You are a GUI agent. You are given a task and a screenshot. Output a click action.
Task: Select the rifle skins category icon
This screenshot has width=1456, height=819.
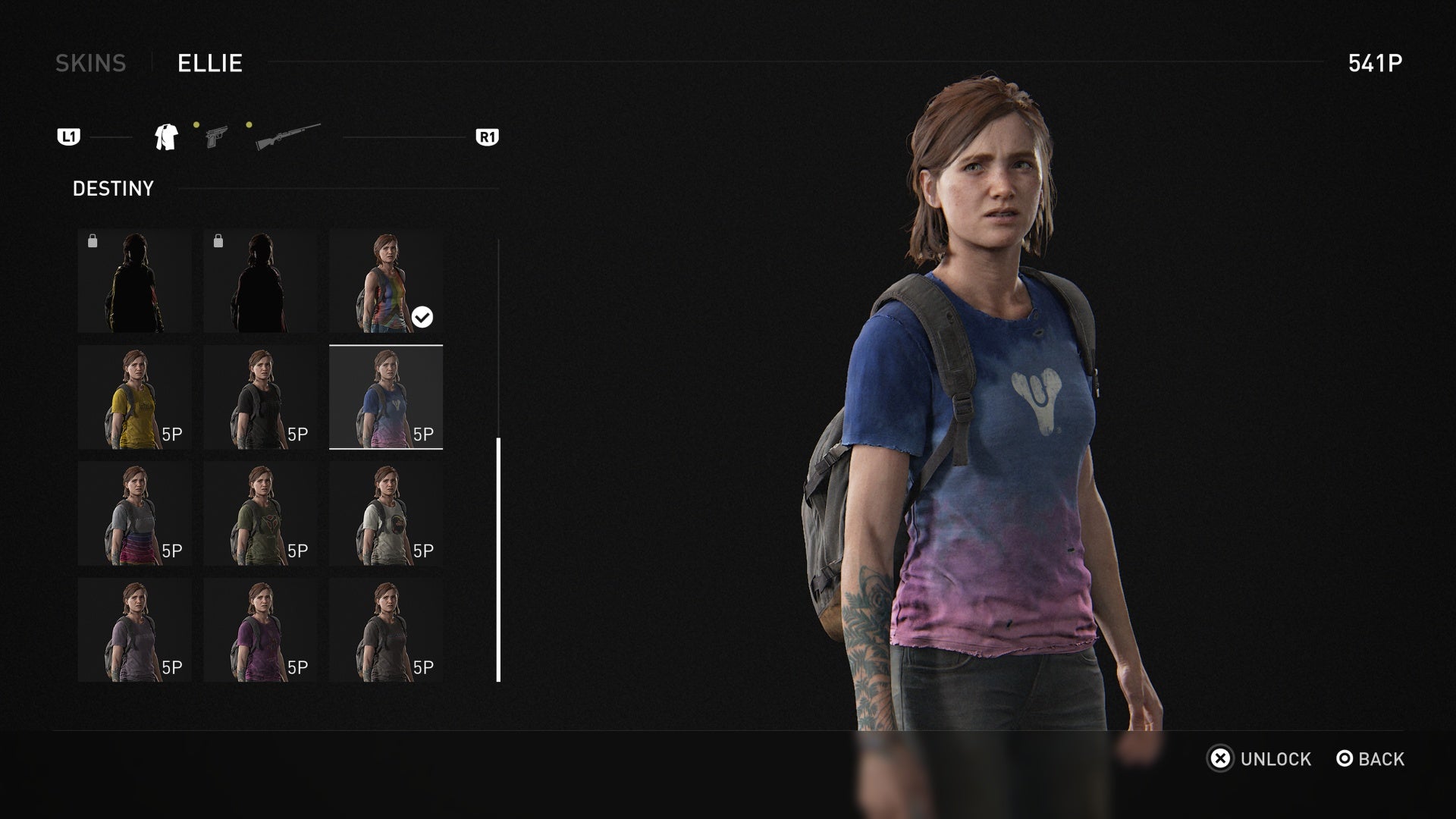290,133
